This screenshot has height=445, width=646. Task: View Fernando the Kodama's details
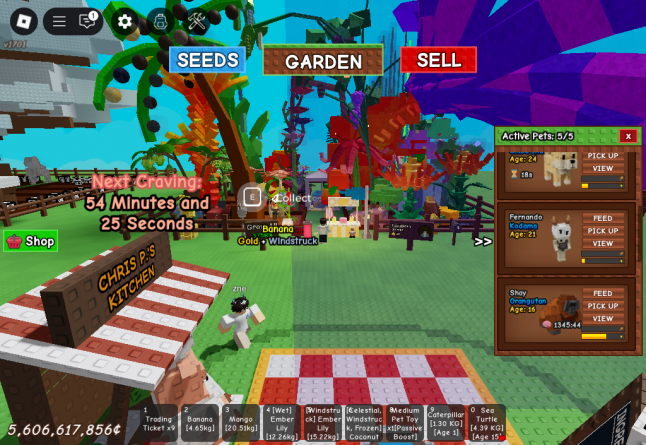603,243
